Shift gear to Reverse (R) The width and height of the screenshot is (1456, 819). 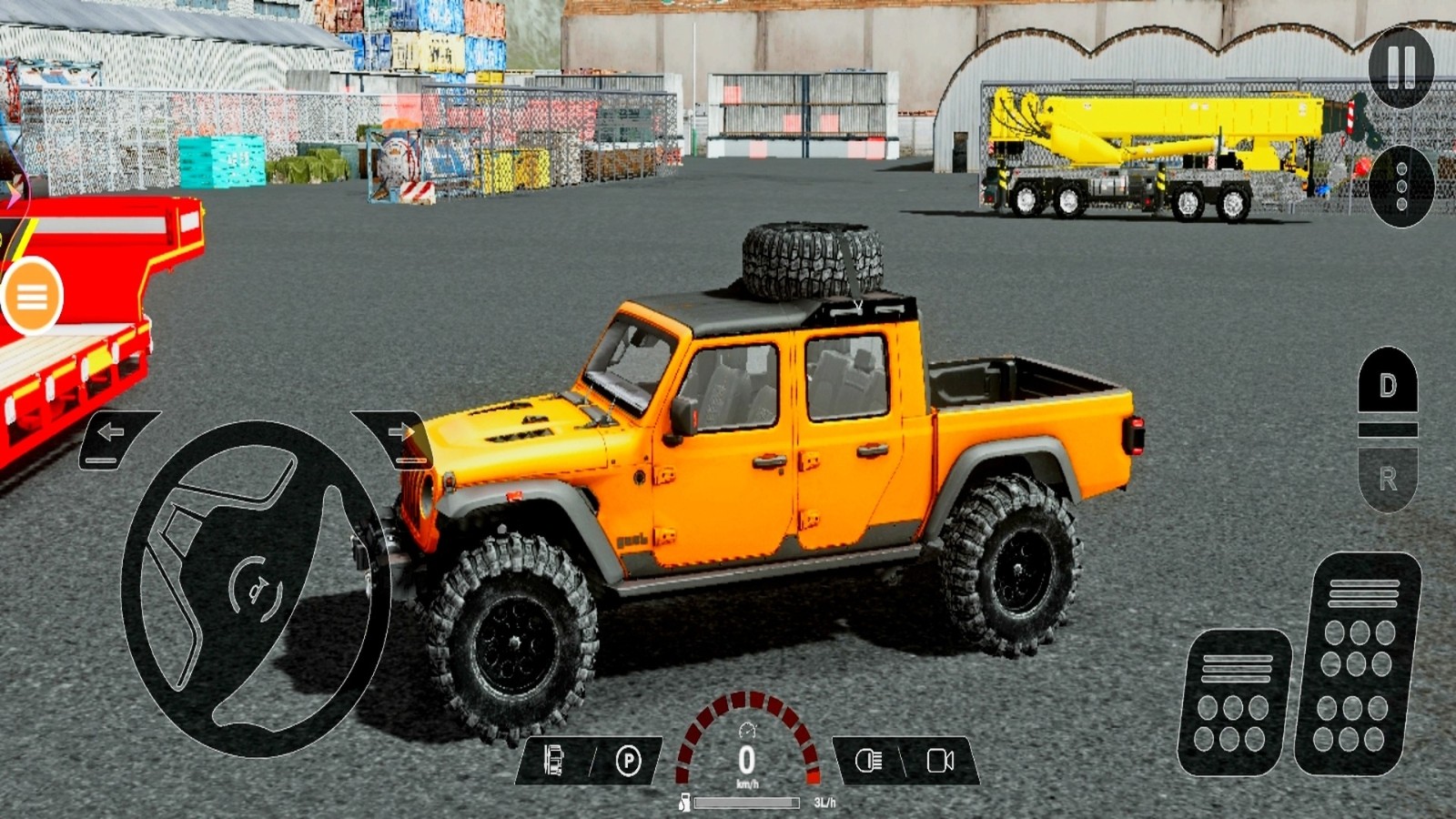[x=1388, y=479]
